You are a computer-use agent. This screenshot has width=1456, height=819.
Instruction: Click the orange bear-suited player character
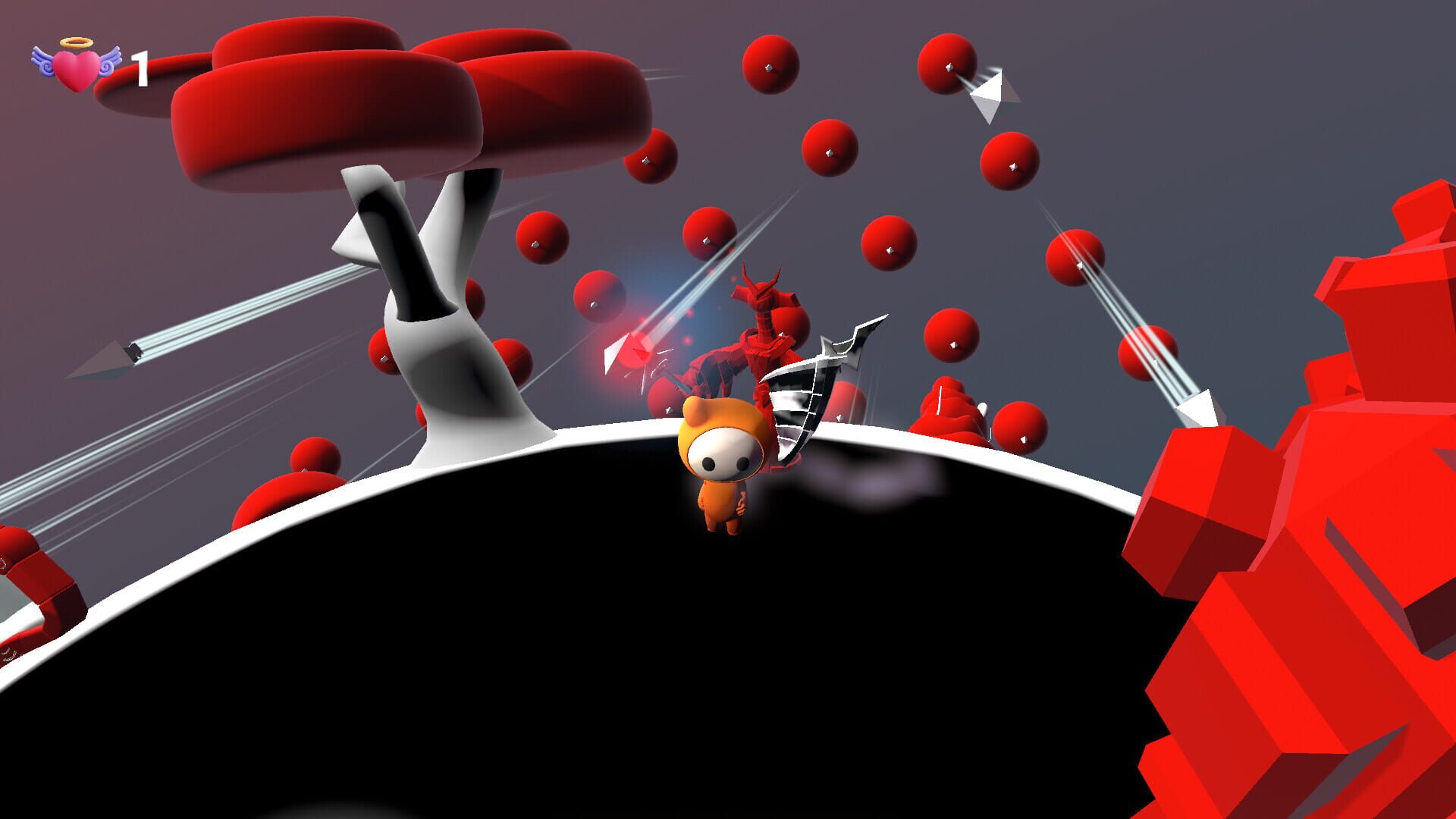pos(720,493)
